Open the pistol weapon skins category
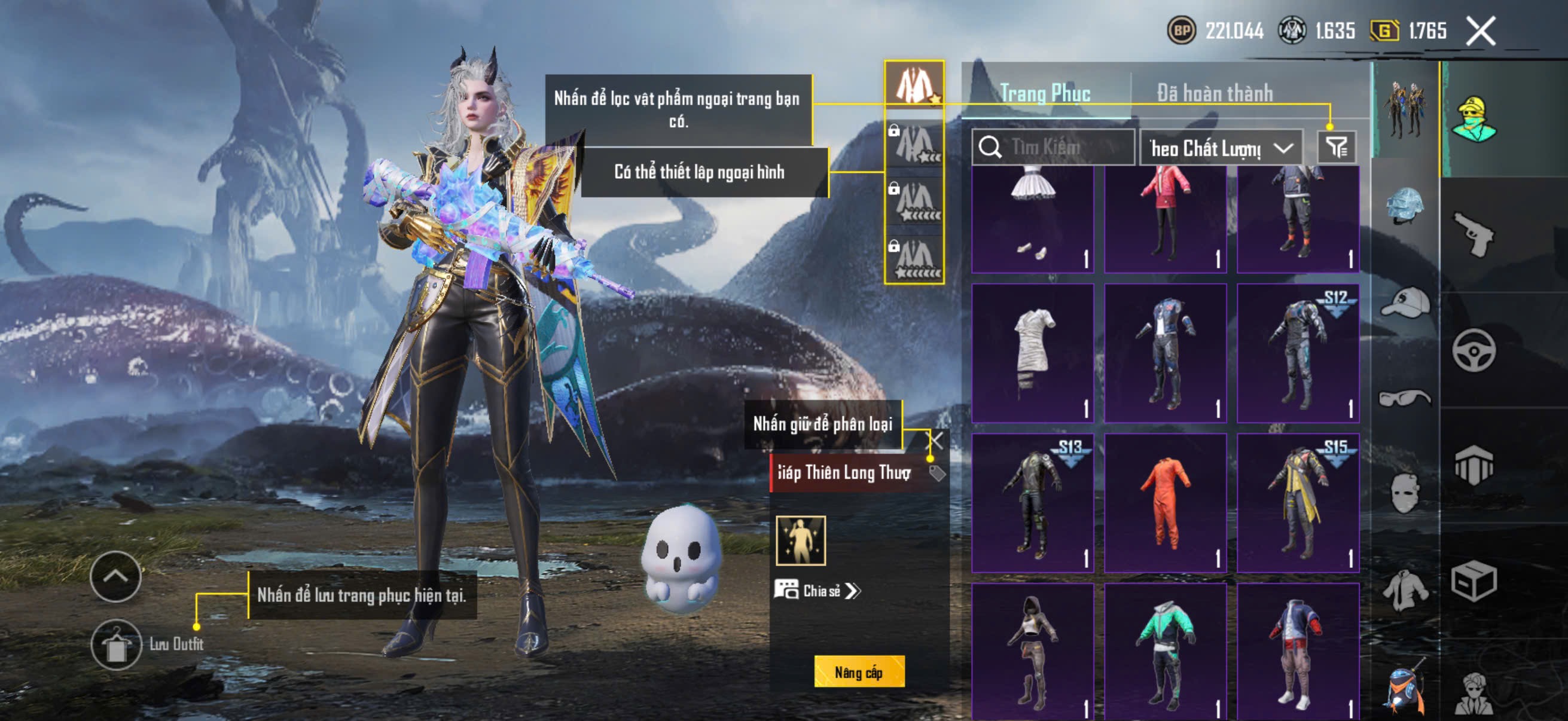This screenshot has width=1568, height=721. click(1473, 234)
